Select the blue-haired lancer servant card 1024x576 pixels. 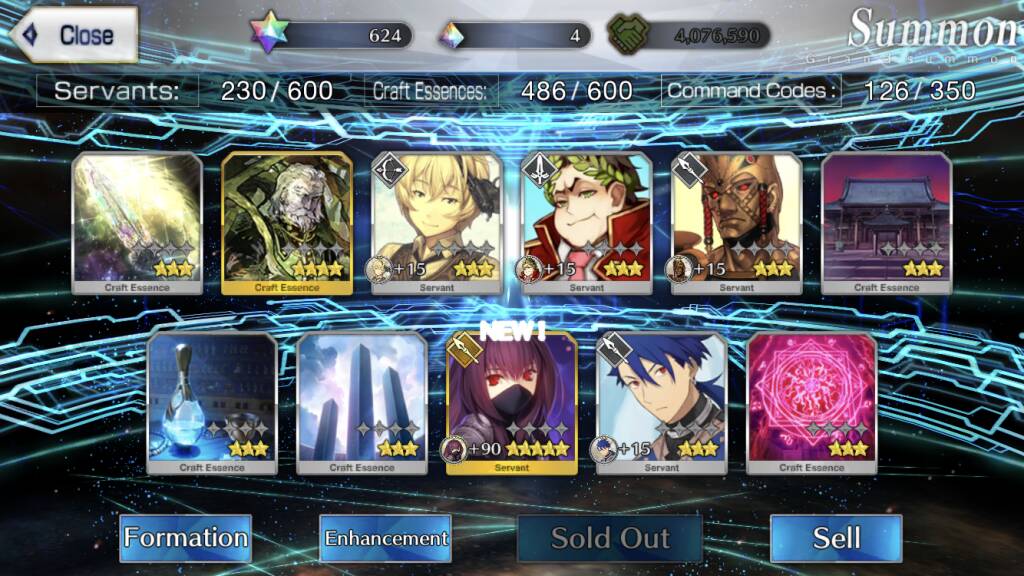(x=662, y=402)
